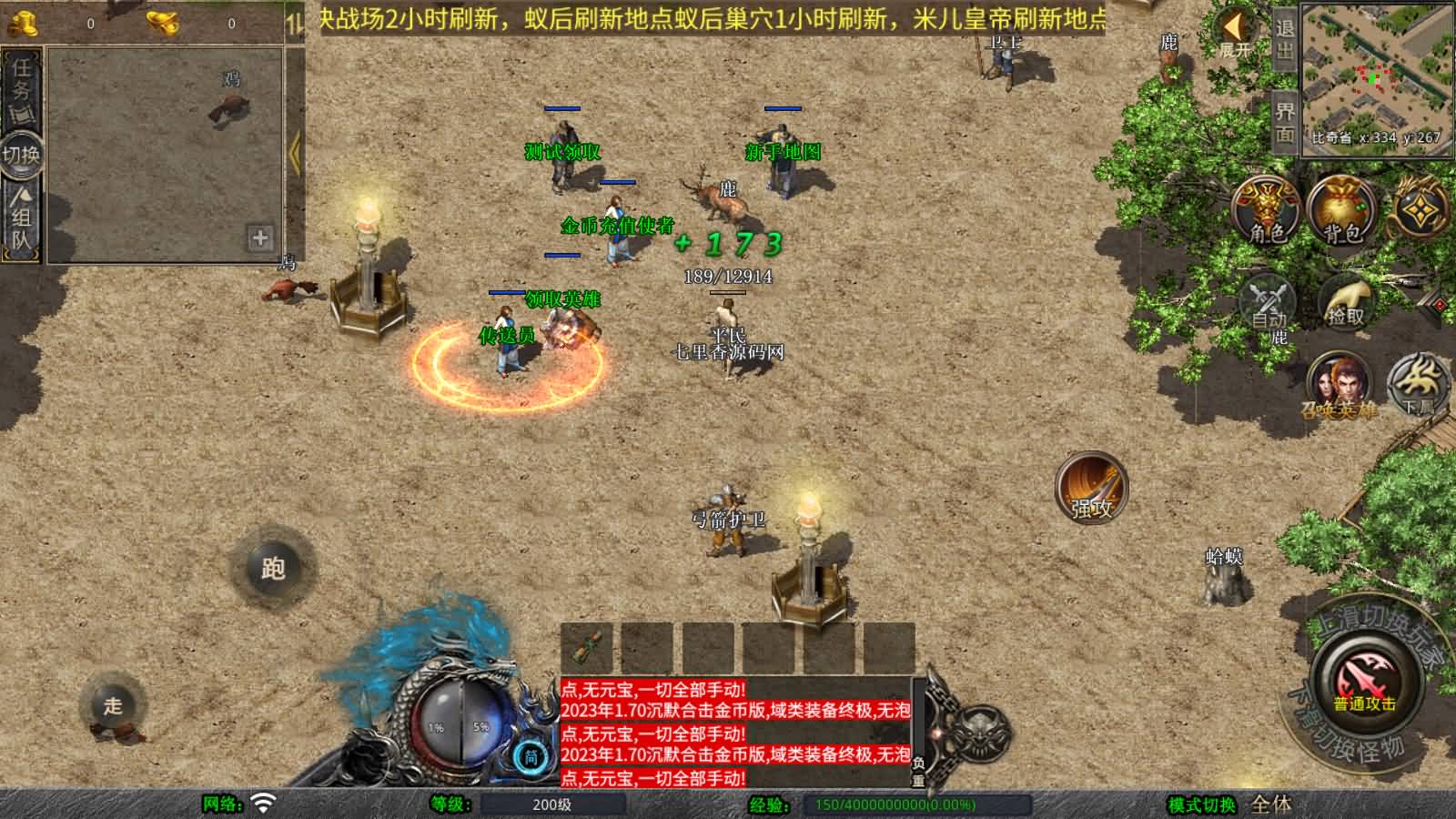Select the 走 walk button

pos(113,705)
